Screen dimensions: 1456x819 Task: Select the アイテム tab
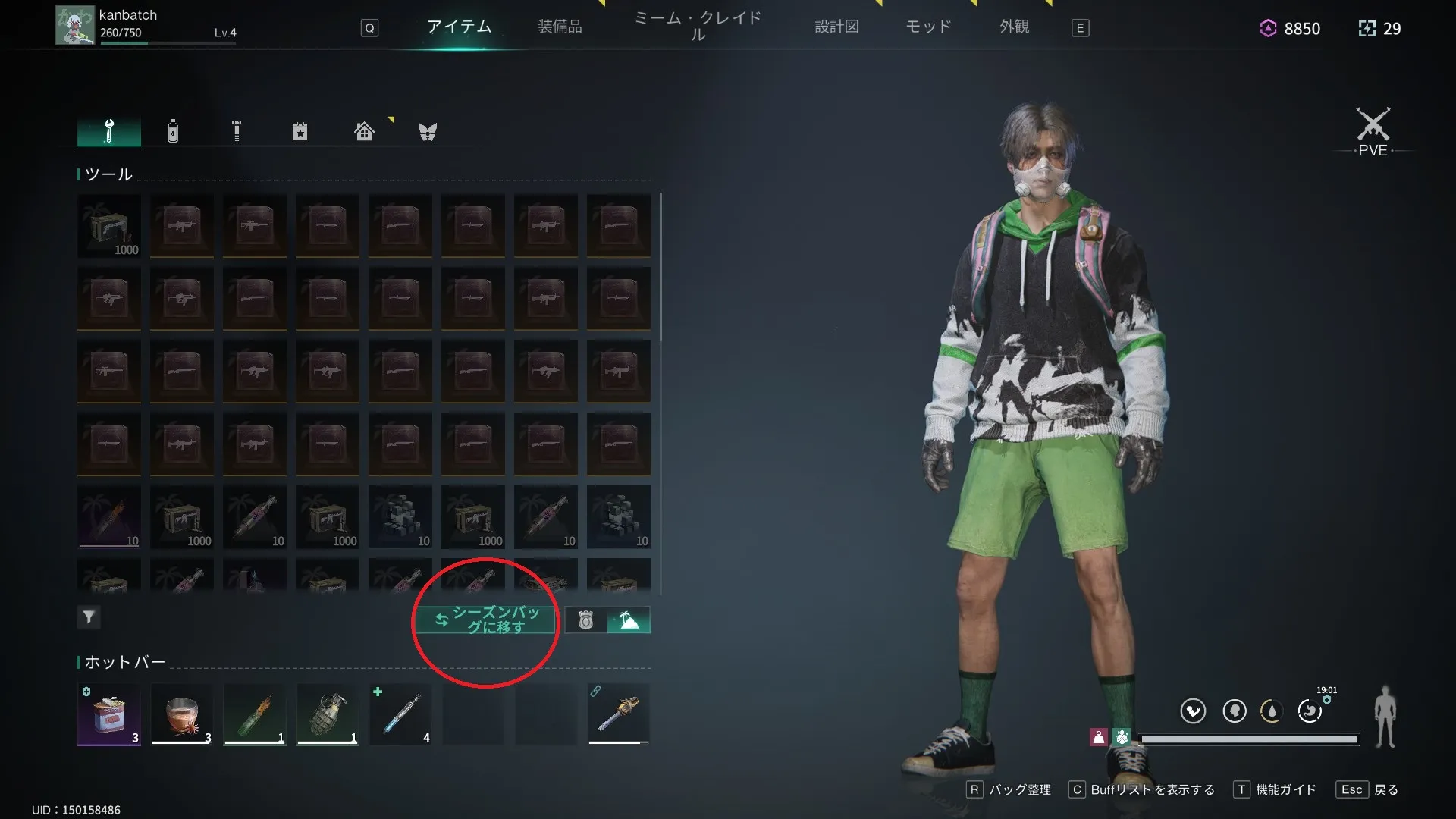(459, 27)
